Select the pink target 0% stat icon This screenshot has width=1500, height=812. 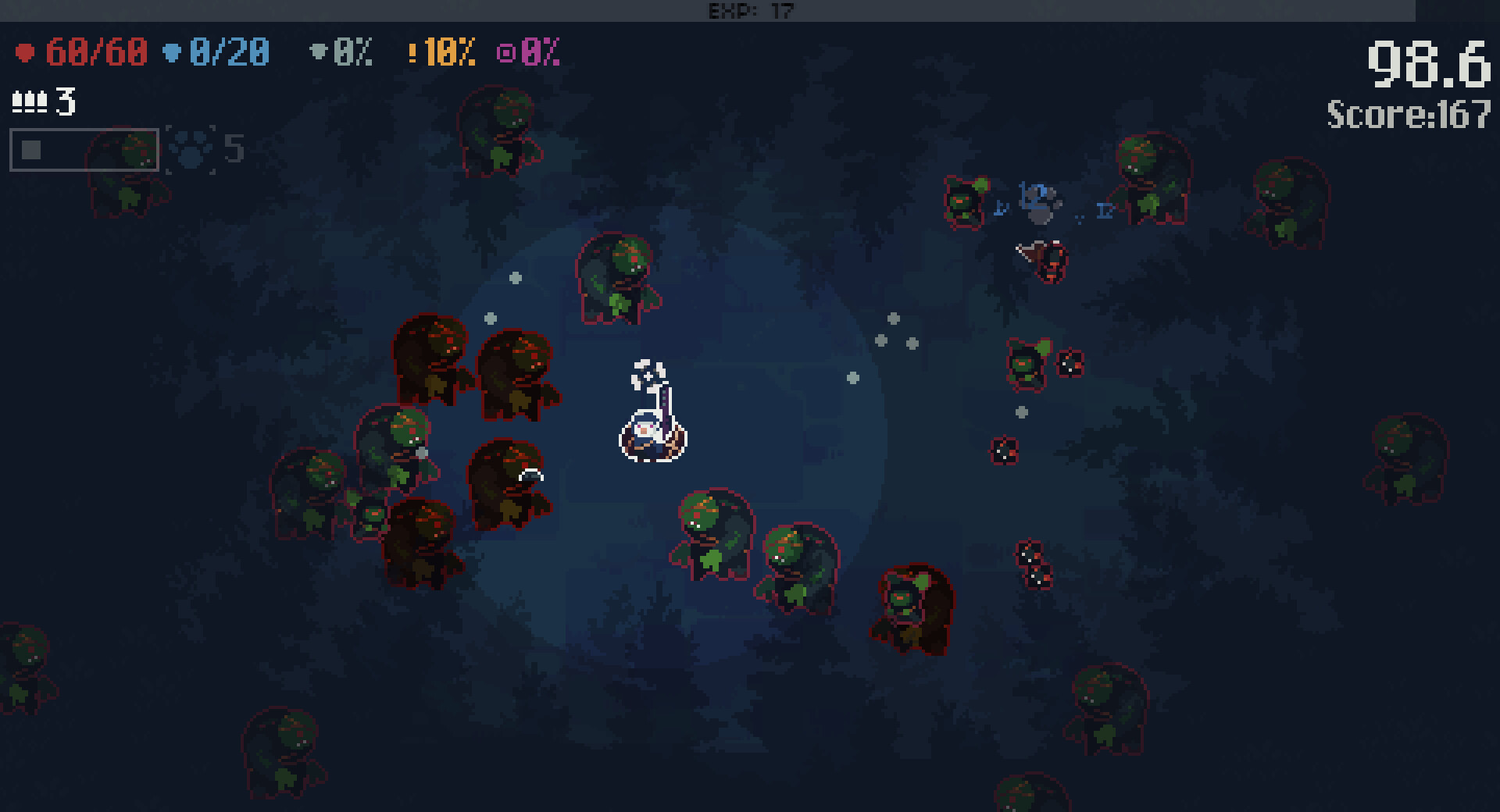[x=506, y=53]
